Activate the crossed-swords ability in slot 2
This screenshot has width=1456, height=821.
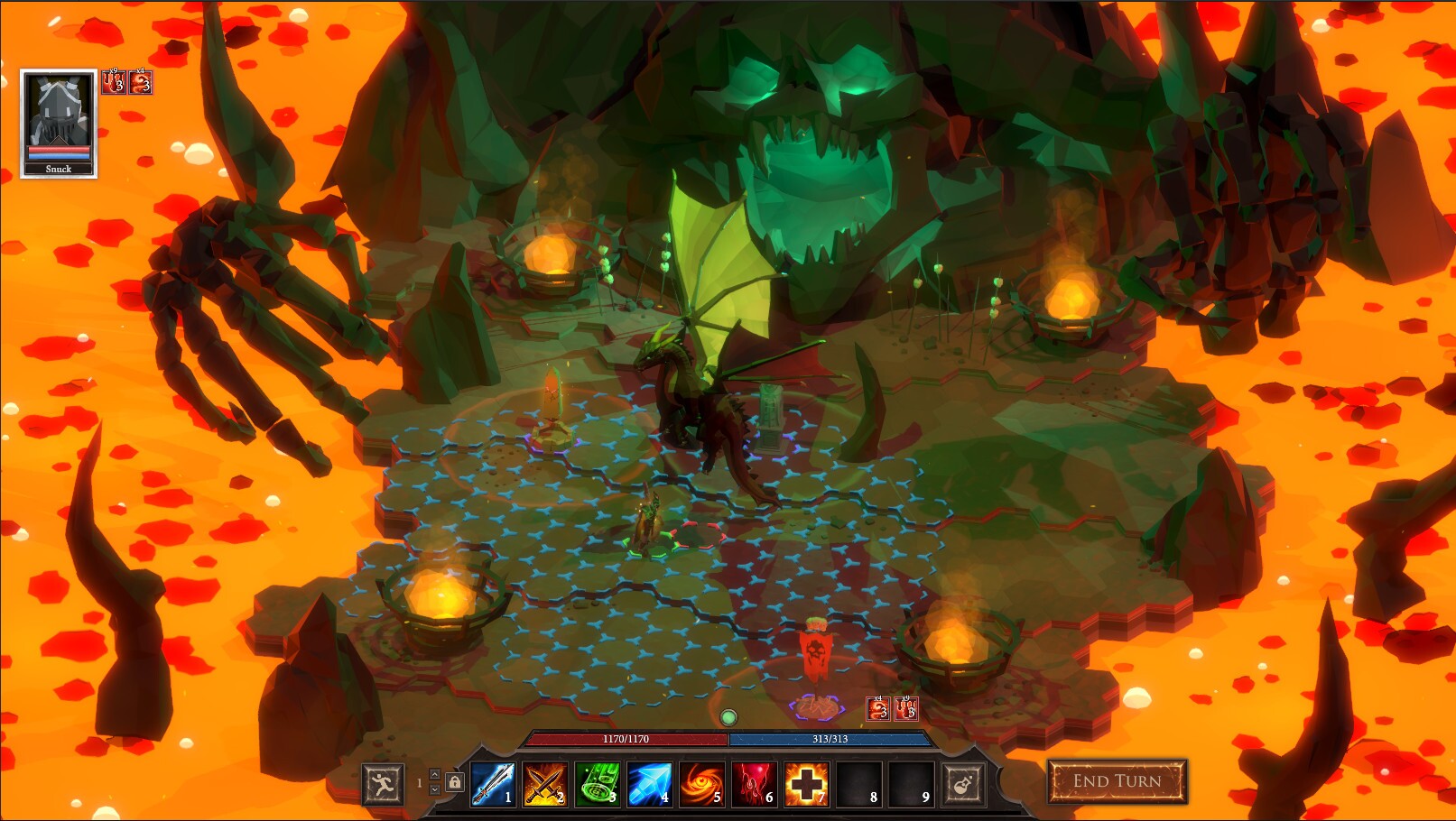pos(545,785)
